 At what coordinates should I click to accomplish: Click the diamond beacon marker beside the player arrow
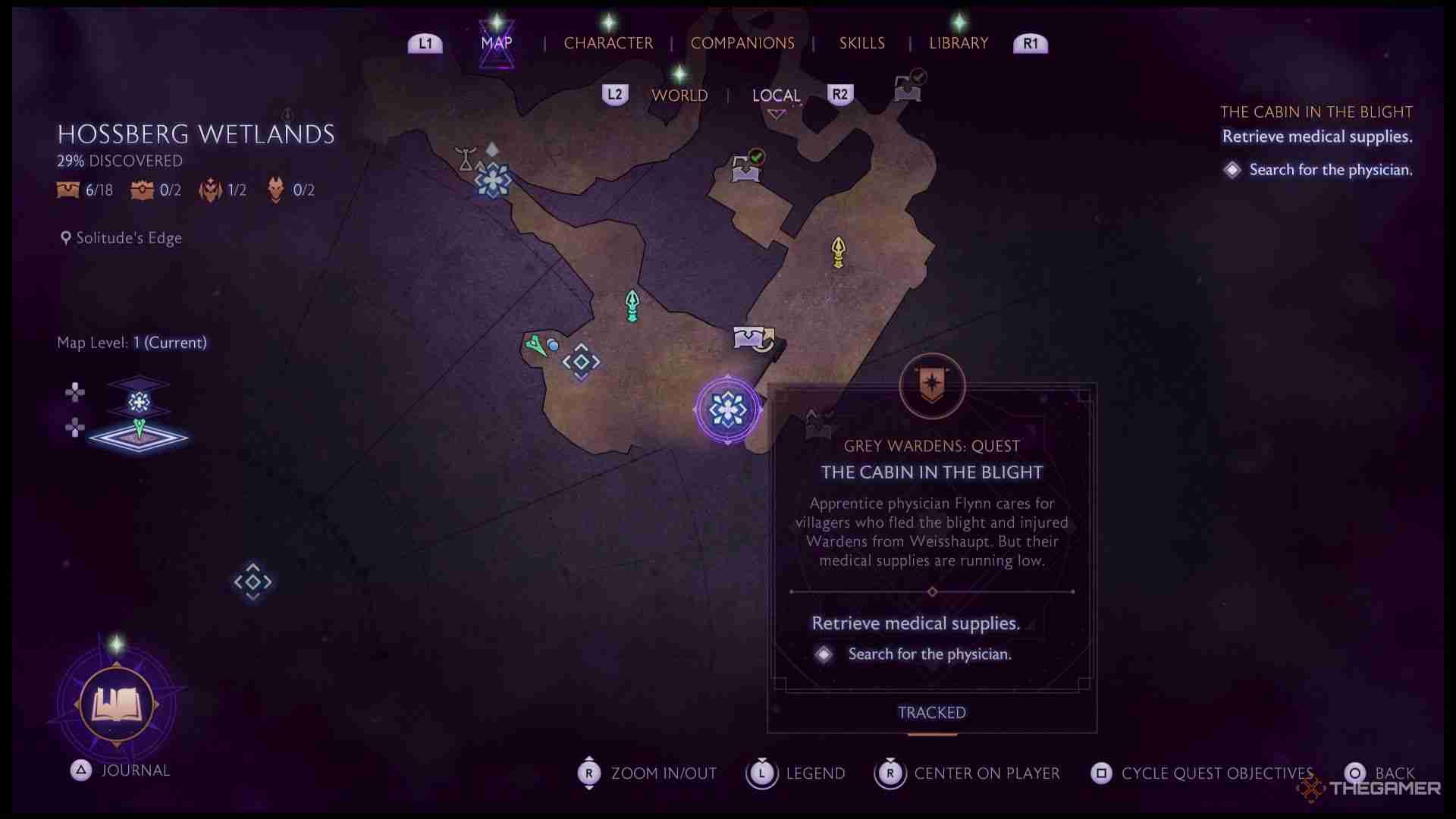[x=581, y=362]
